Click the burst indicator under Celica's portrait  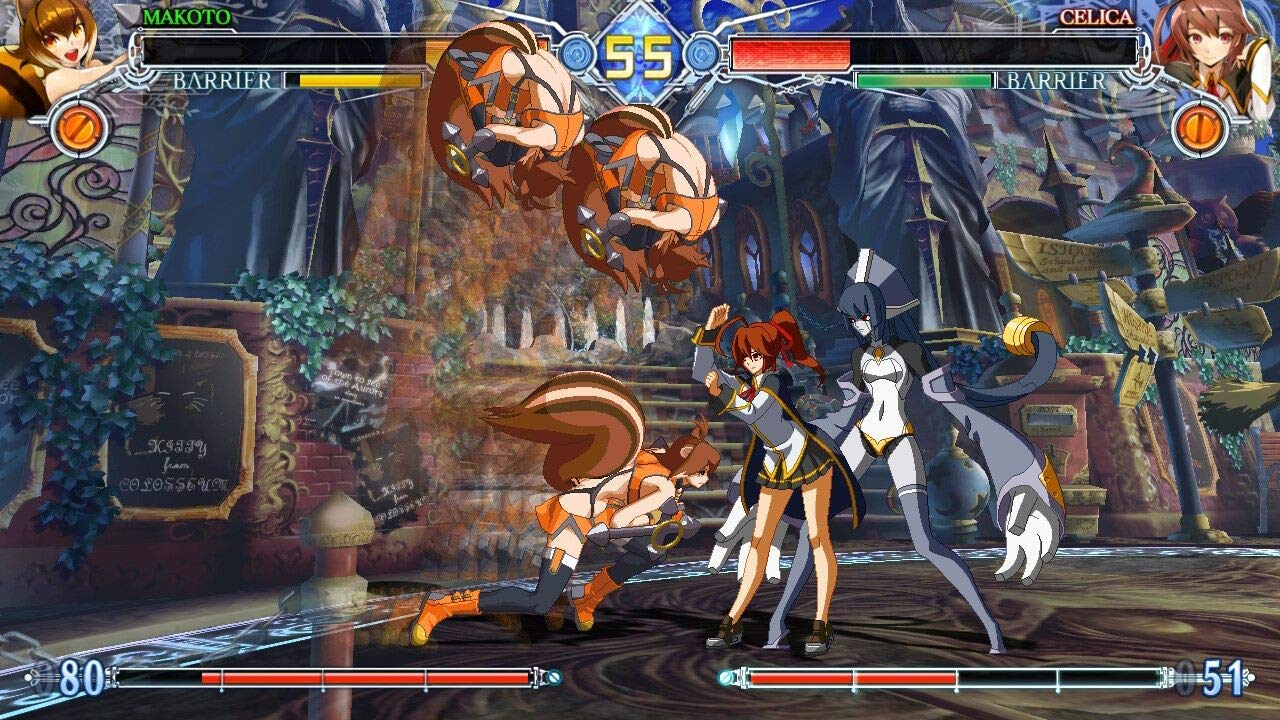coord(1203,125)
